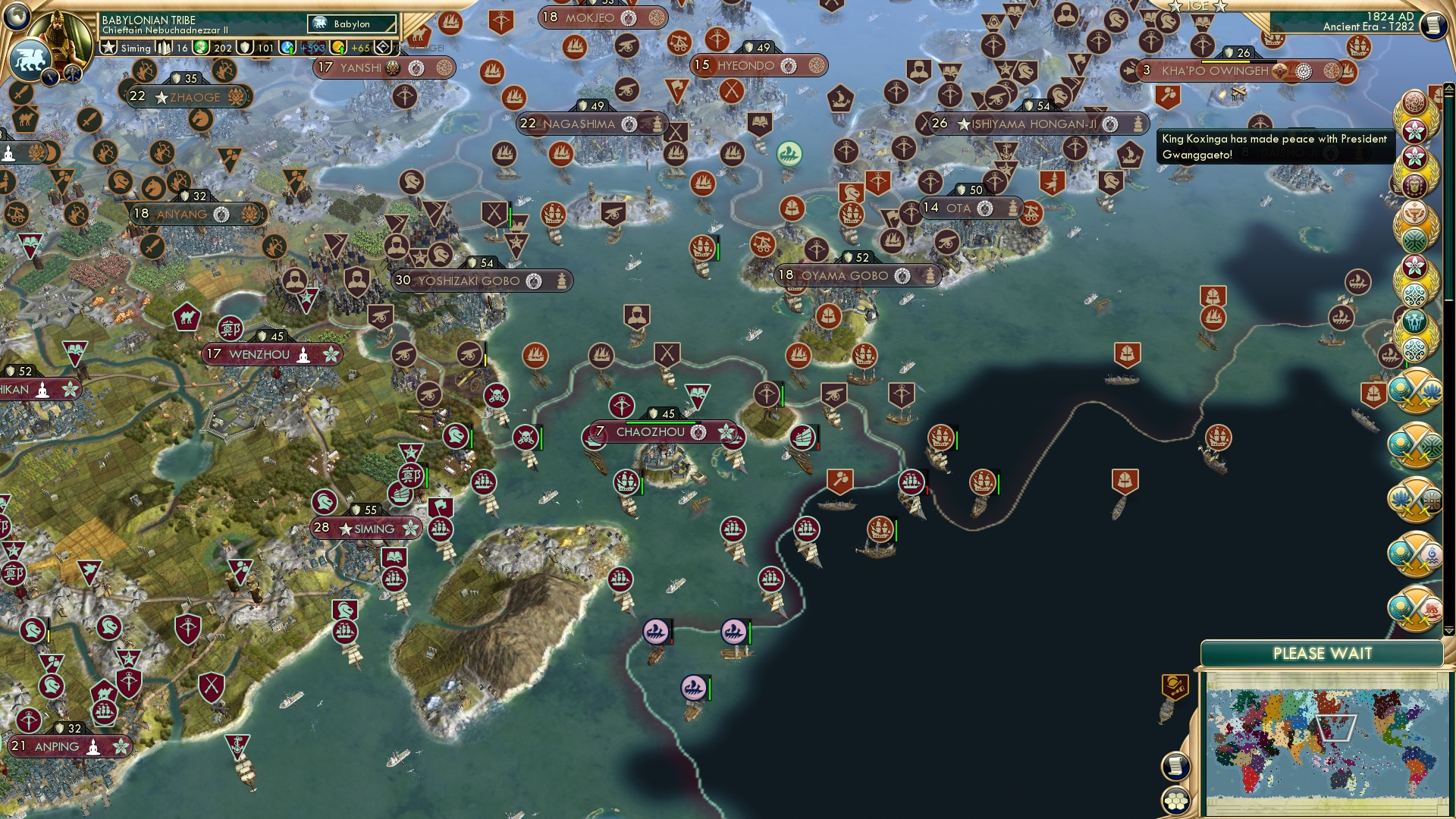
Task: Open the strategic view hex icon beside minimap
Action: coord(1177,802)
